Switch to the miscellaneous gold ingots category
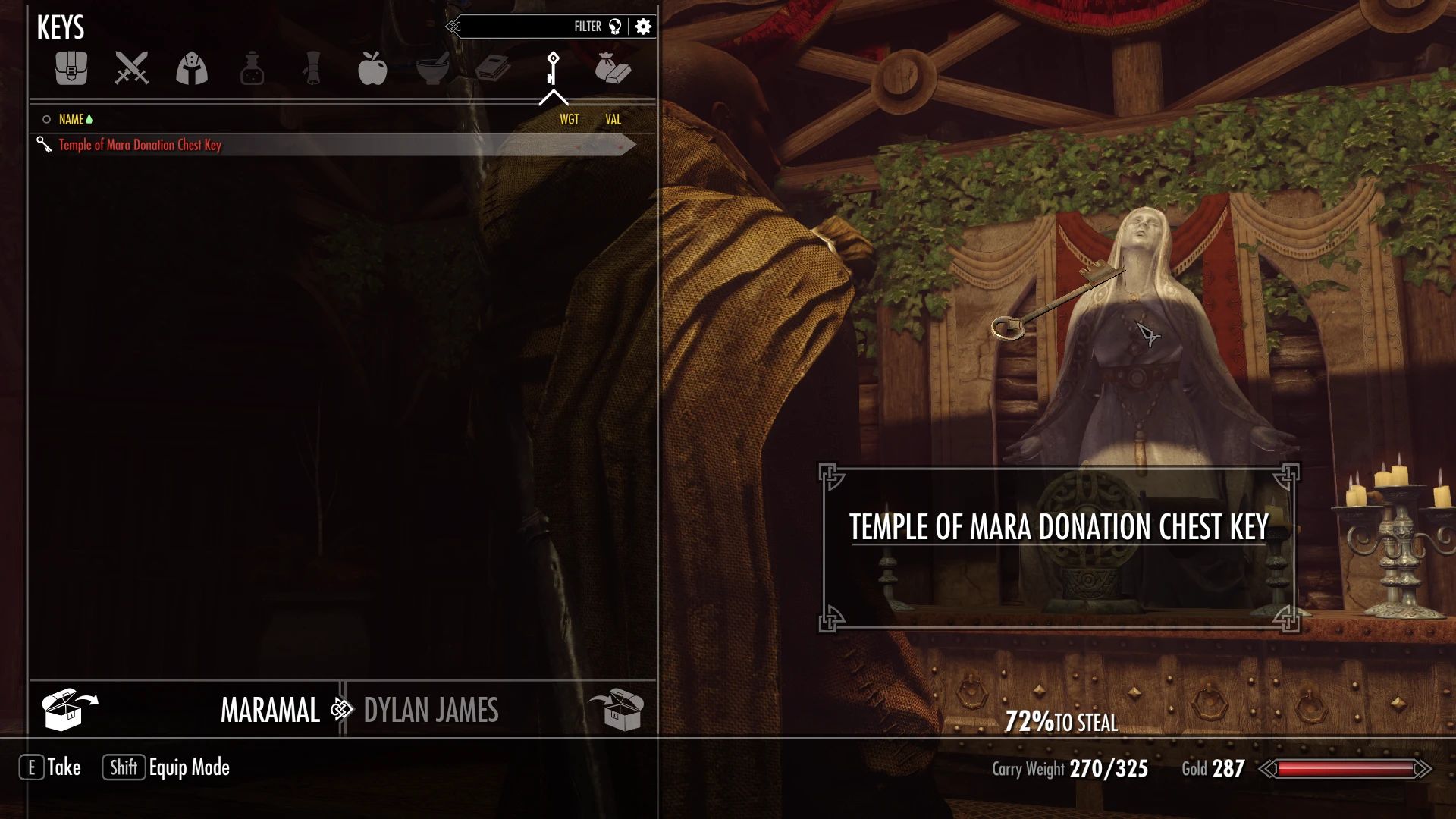This screenshot has width=1456, height=819. click(614, 69)
